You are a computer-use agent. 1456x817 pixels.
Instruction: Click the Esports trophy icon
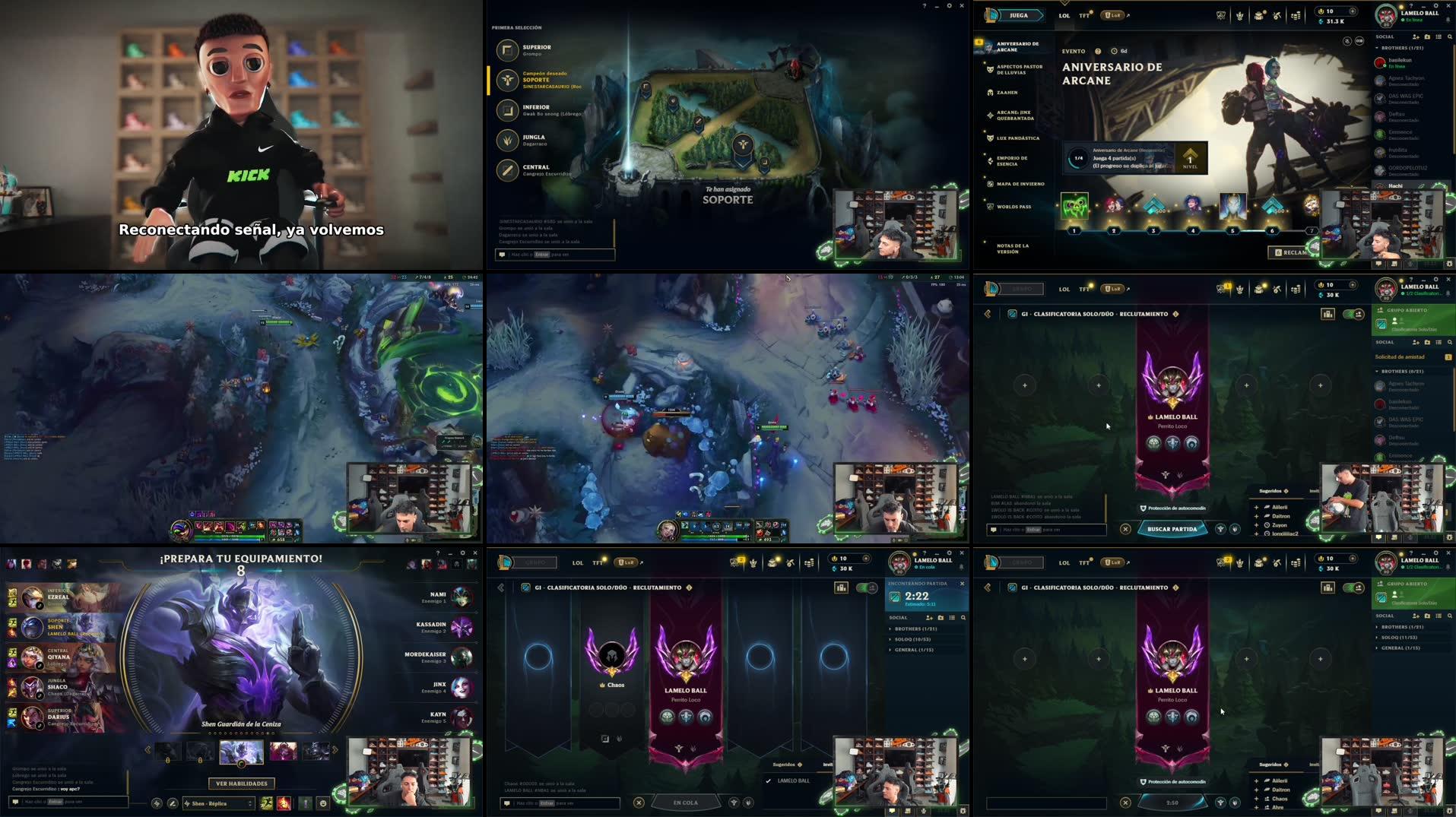click(x=1221, y=14)
